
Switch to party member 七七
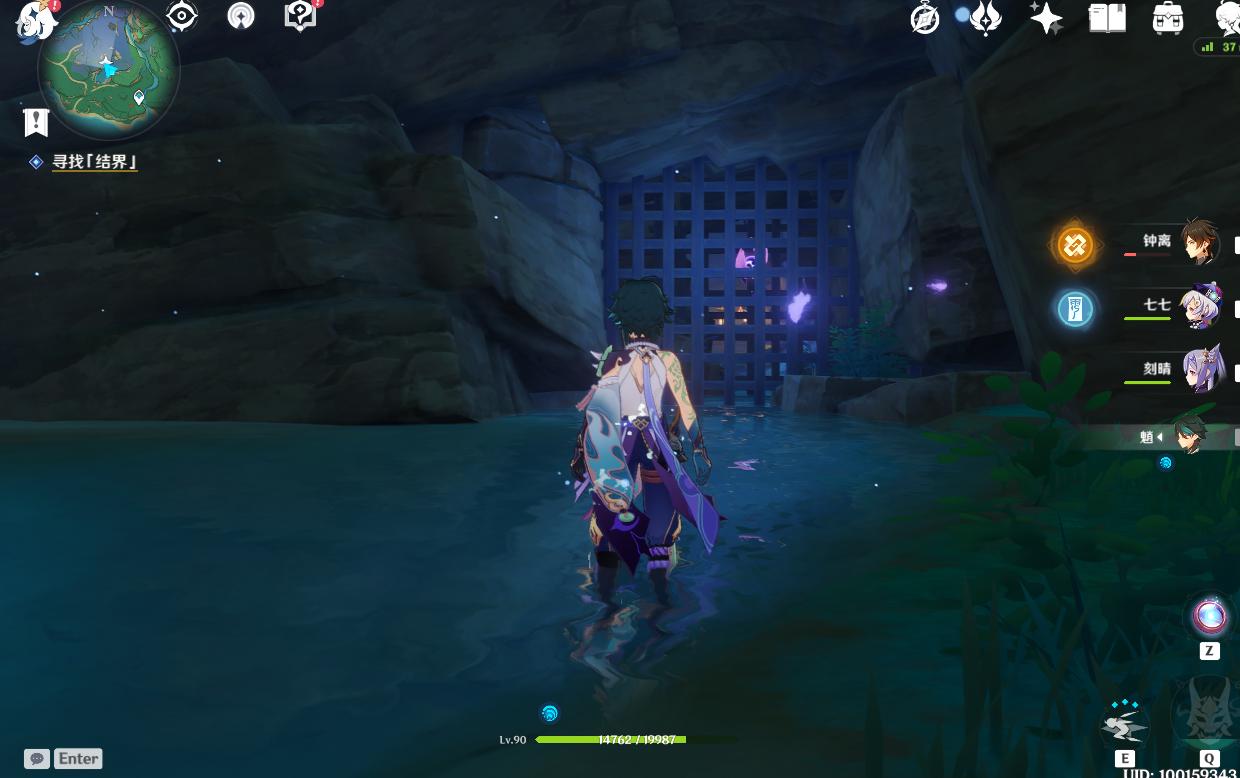(1197, 306)
